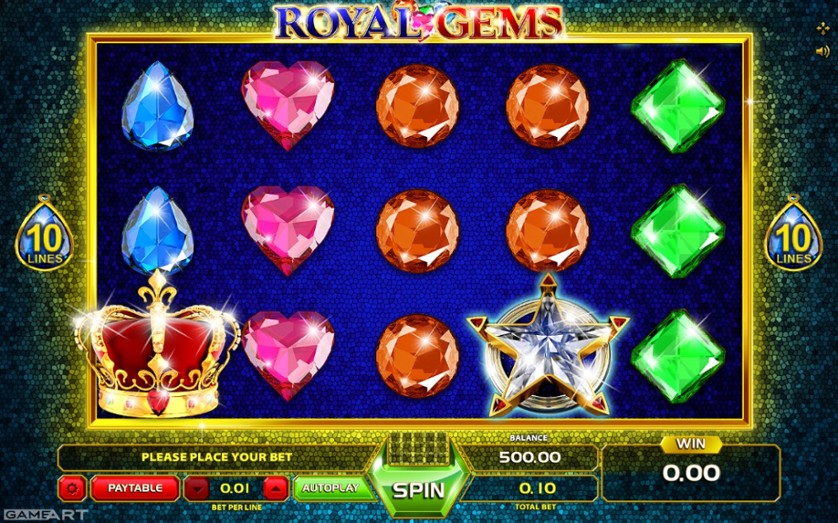Click the right 10 Lines badge

793,236
